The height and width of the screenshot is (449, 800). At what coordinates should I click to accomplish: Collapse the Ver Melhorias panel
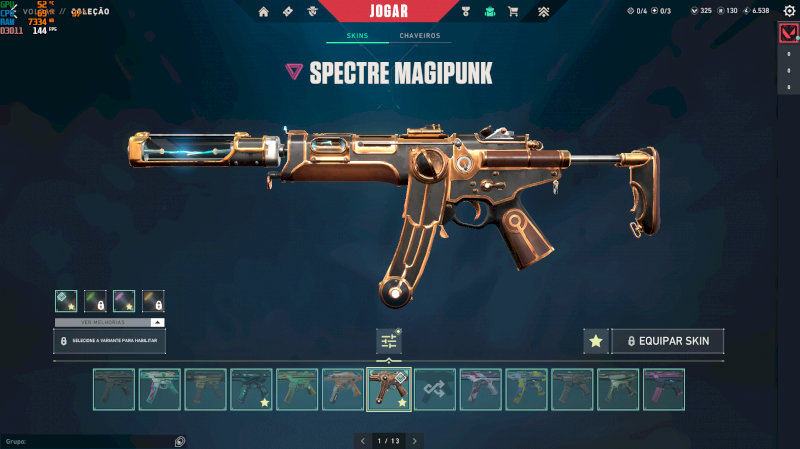coord(157,323)
